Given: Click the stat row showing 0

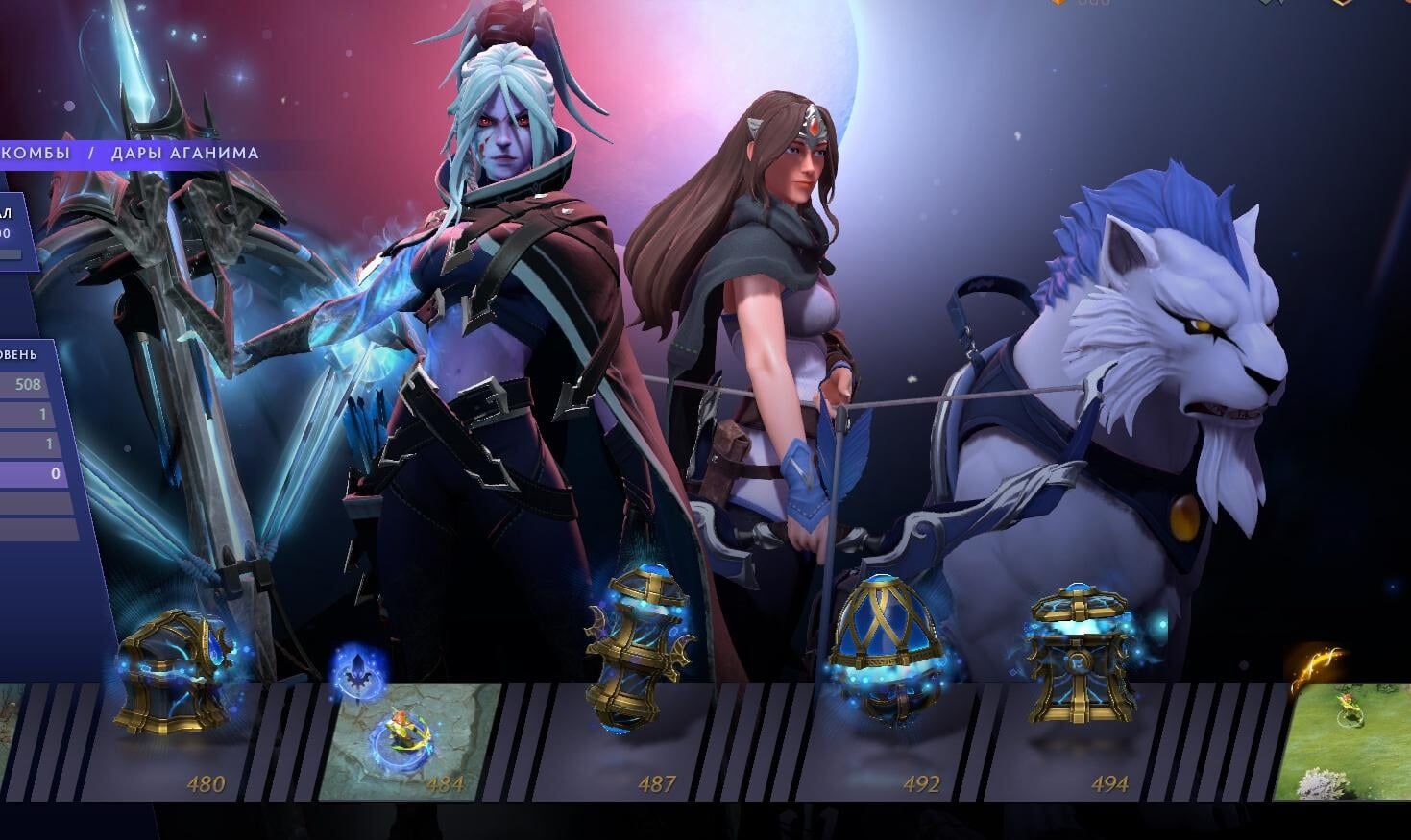Looking at the screenshot, I should pyautogui.click(x=29, y=472).
